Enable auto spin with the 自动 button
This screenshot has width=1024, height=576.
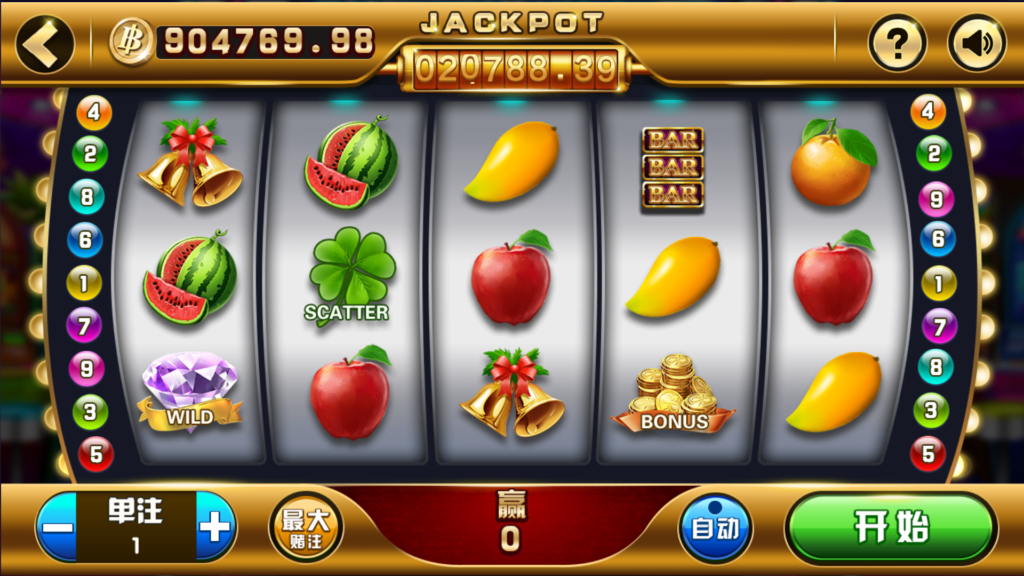click(715, 527)
